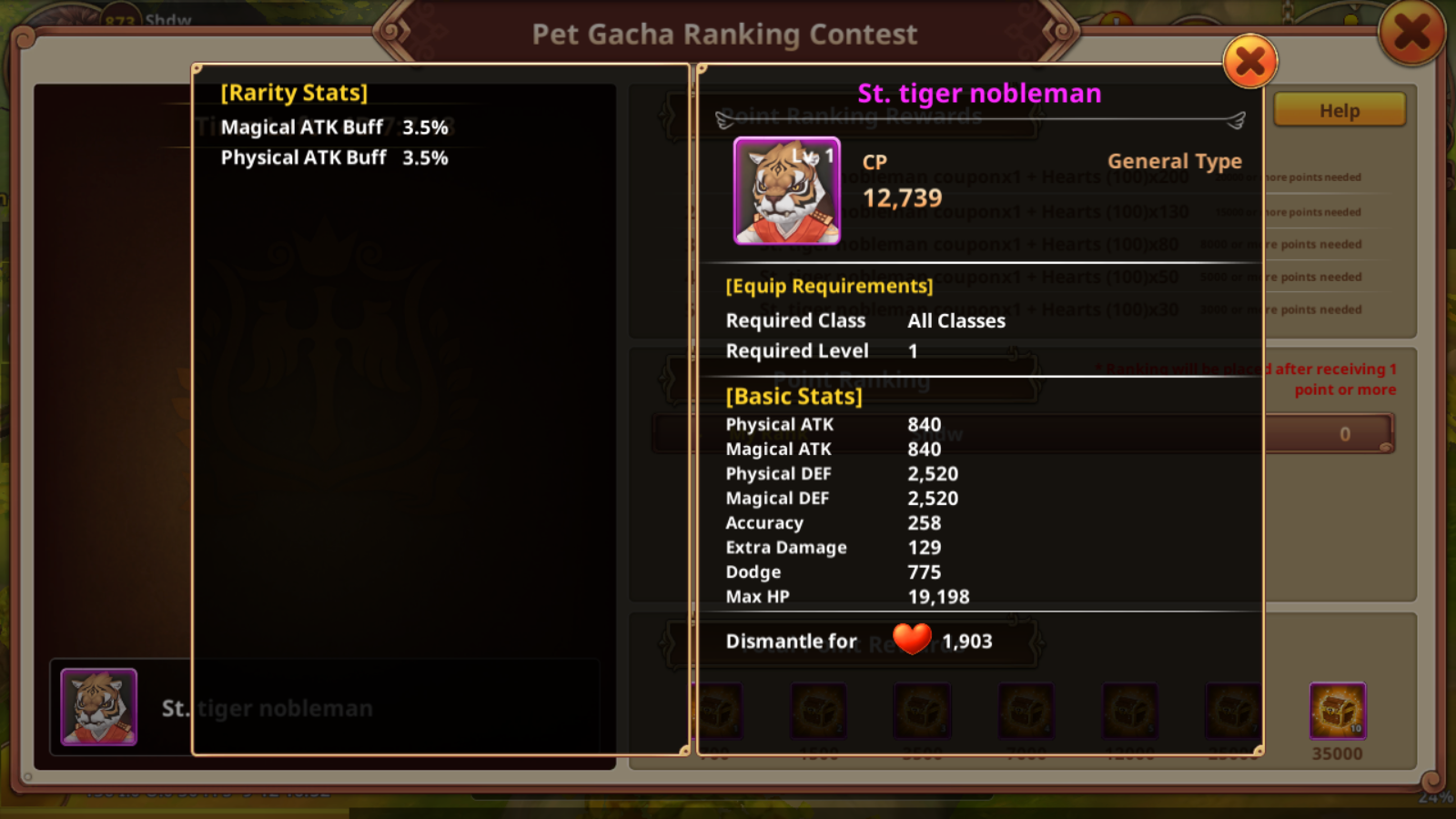Viewport: 1456px width, 819px height.
Task: Close the Pet Gacha Ranking Contest window
Action: point(1411,33)
